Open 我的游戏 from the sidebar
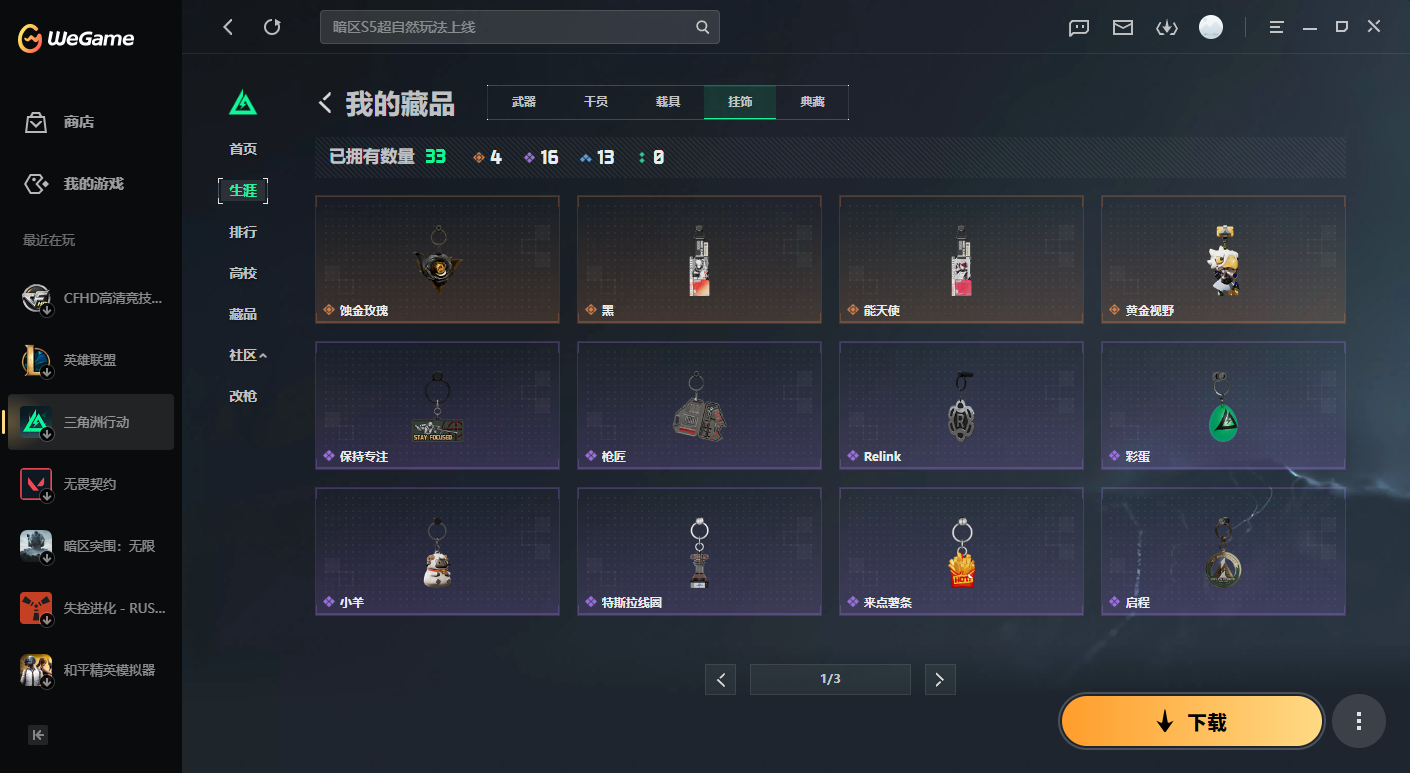Viewport: 1410px width, 773px height. [92, 184]
